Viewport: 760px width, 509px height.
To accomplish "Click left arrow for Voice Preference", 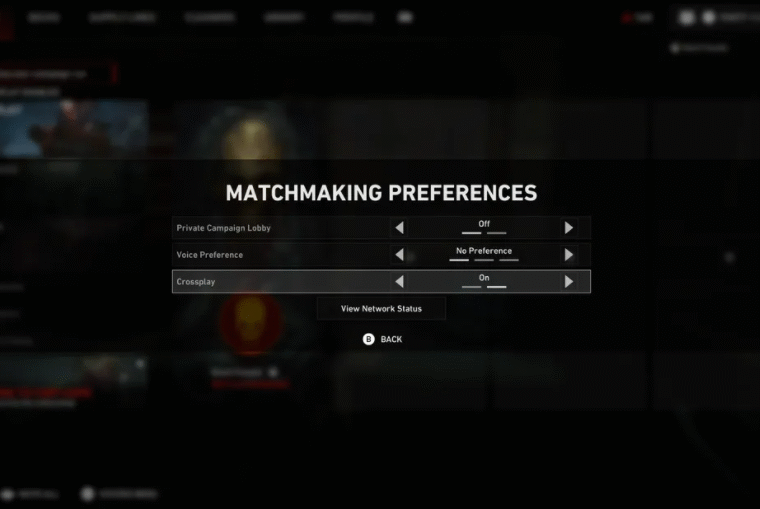I will pos(400,255).
